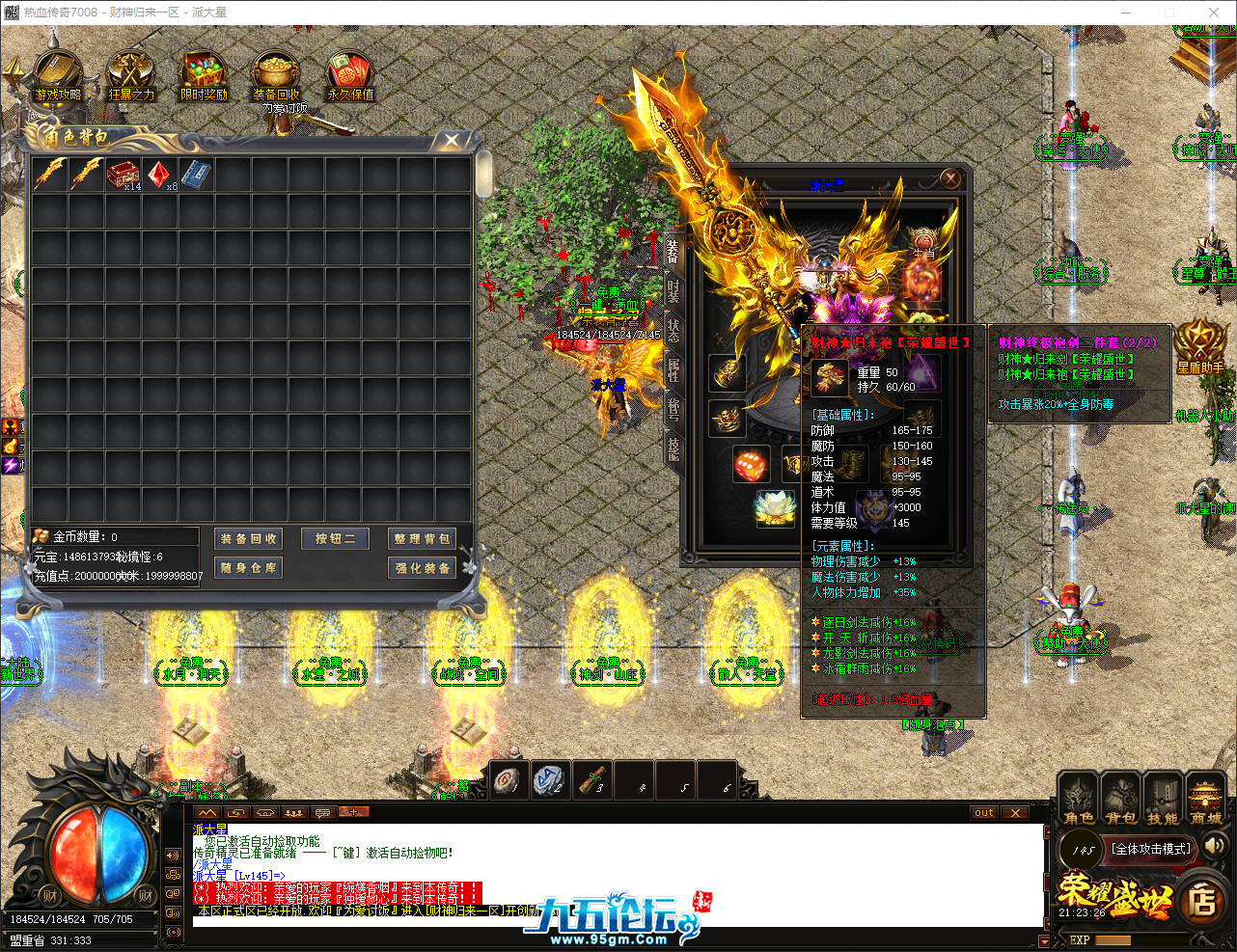Click the dice icon in the equipment panel
This screenshot has width=1237, height=952.
click(753, 465)
